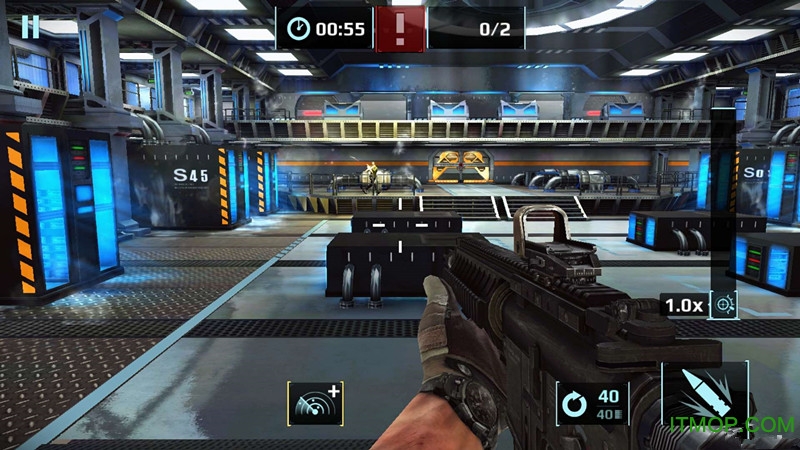Activate the radar scanner ability
This screenshot has width=800, height=450.
(x=314, y=404)
